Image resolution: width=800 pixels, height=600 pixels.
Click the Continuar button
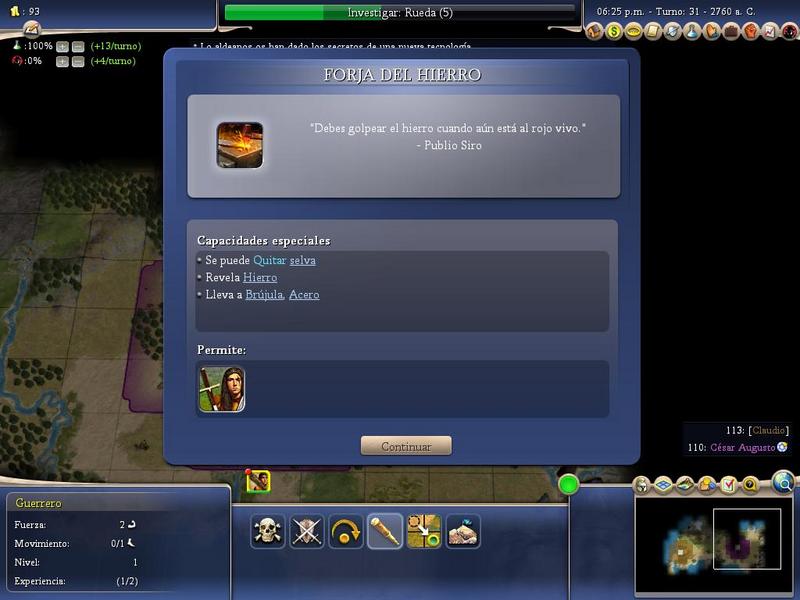pyautogui.click(x=406, y=446)
